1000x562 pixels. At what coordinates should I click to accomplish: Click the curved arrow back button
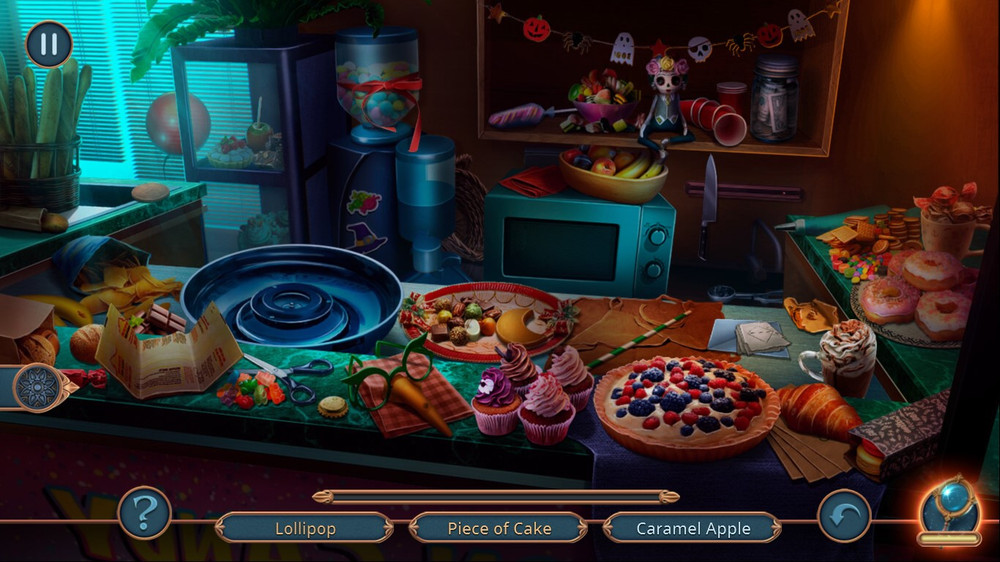click(x=844, y=516)
